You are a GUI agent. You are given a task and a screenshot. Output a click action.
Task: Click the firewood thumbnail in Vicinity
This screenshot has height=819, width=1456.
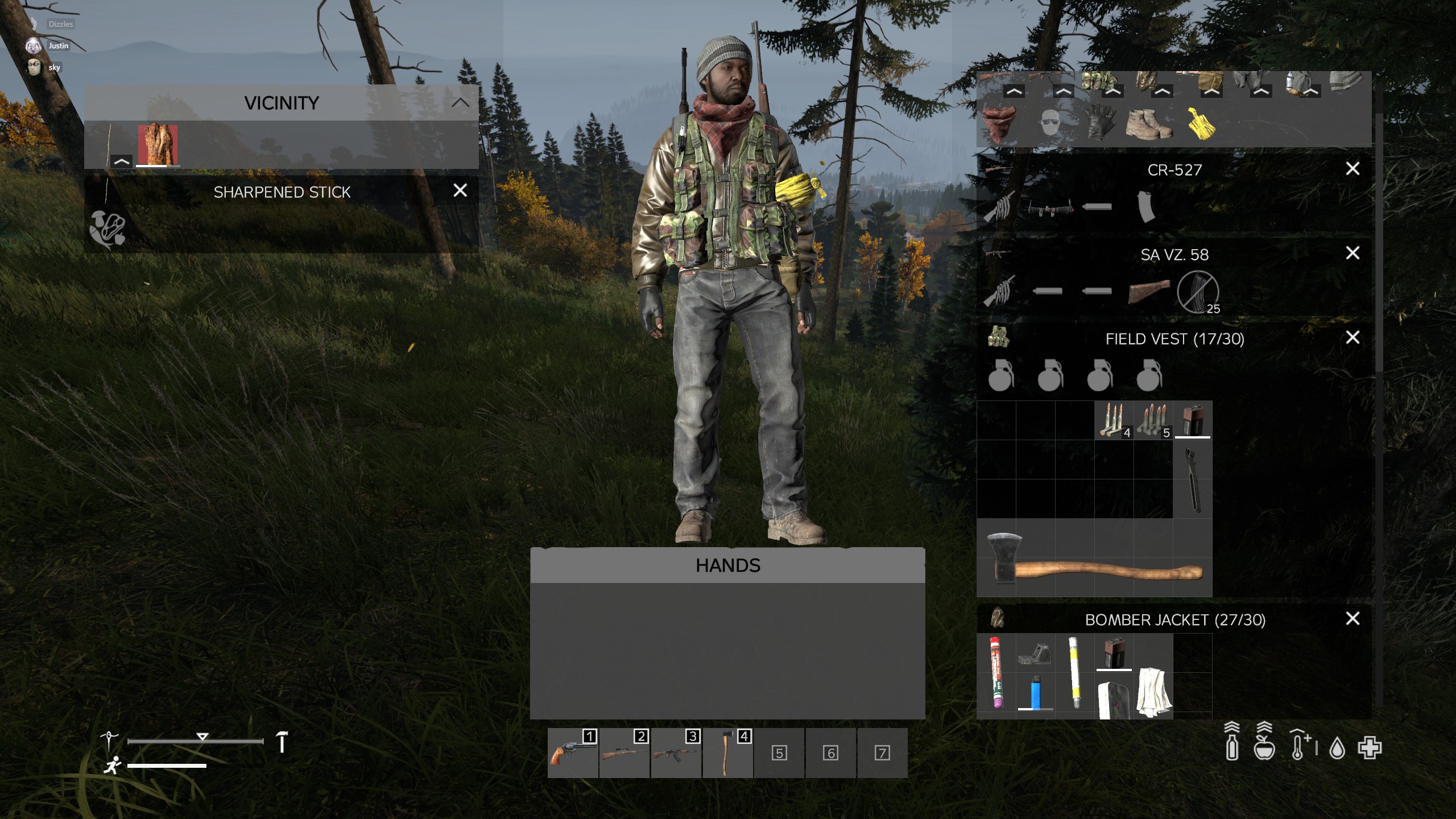pos(158,144)
